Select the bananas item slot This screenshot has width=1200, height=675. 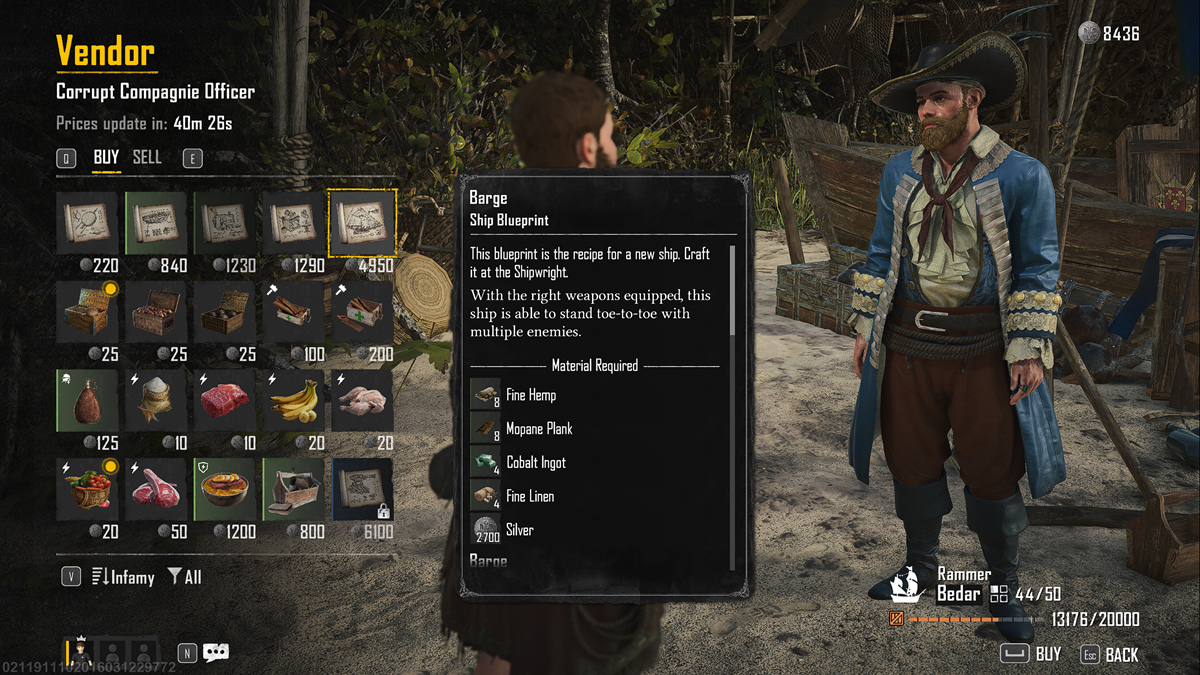point(294,400)
